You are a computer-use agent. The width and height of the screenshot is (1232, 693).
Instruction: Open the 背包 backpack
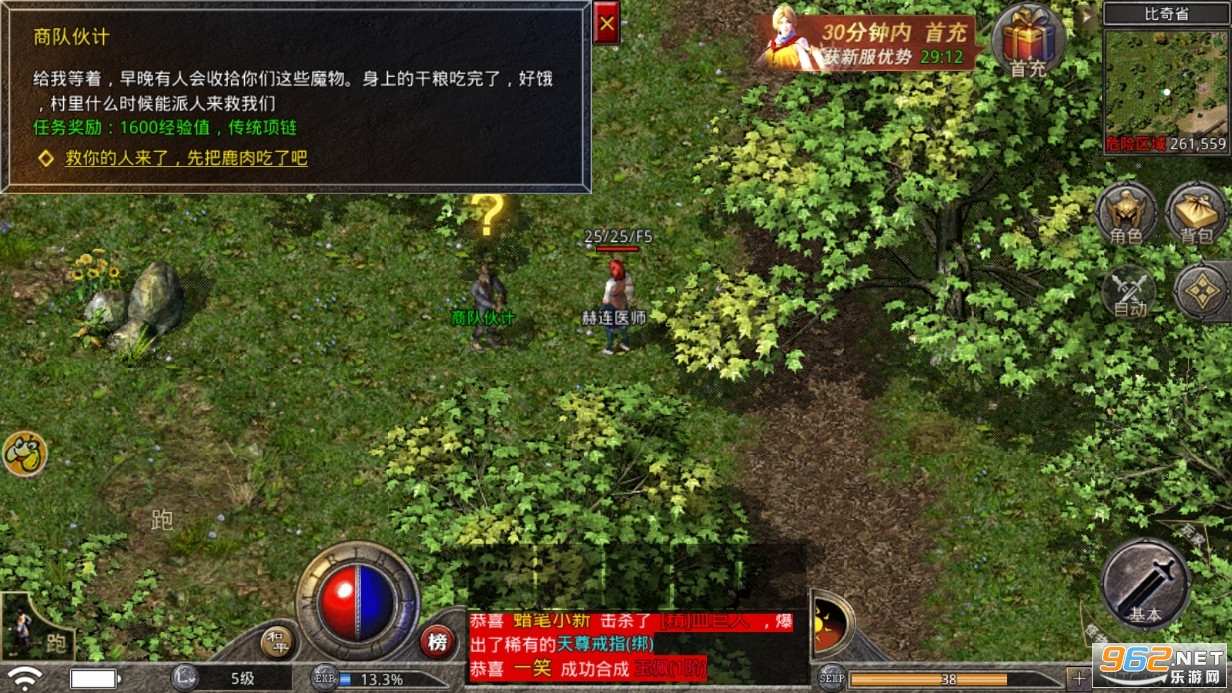(x=1196, y=213)
